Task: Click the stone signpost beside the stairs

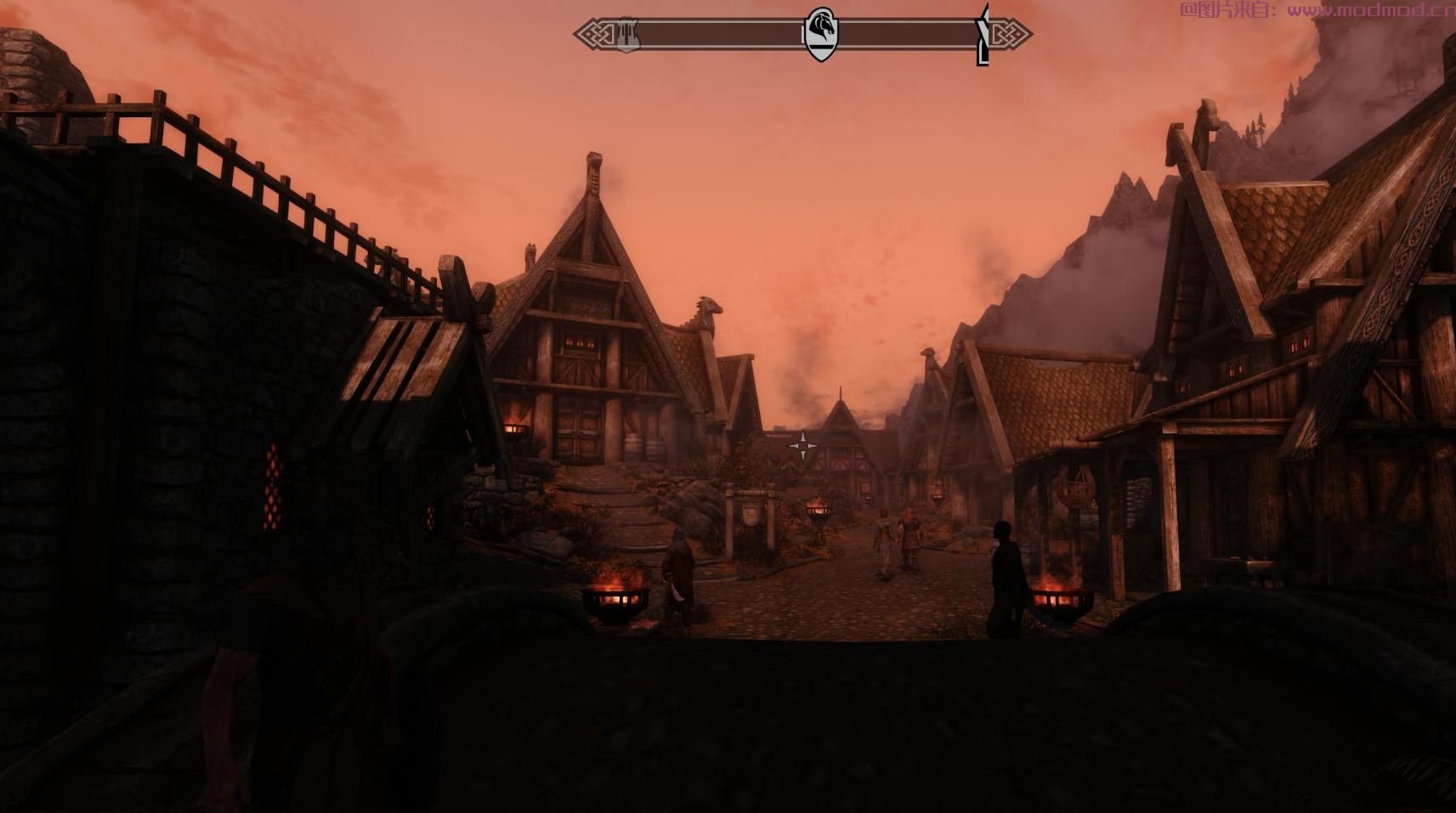Action: 751,518
